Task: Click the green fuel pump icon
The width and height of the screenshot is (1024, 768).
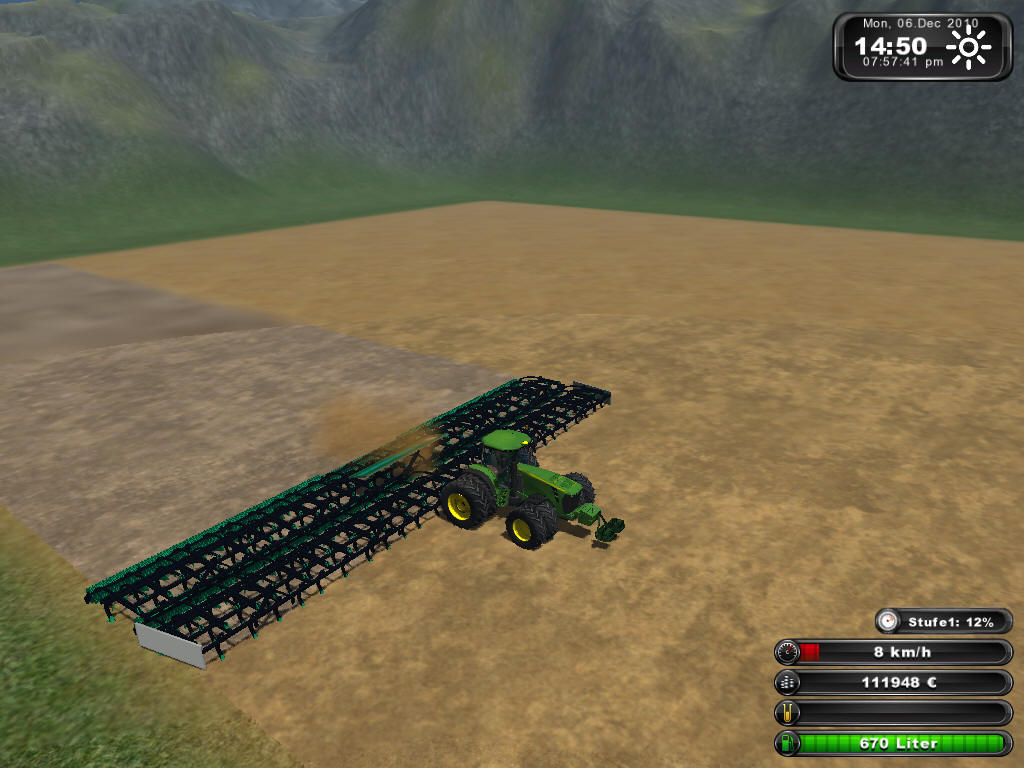Action: (788, 743)
